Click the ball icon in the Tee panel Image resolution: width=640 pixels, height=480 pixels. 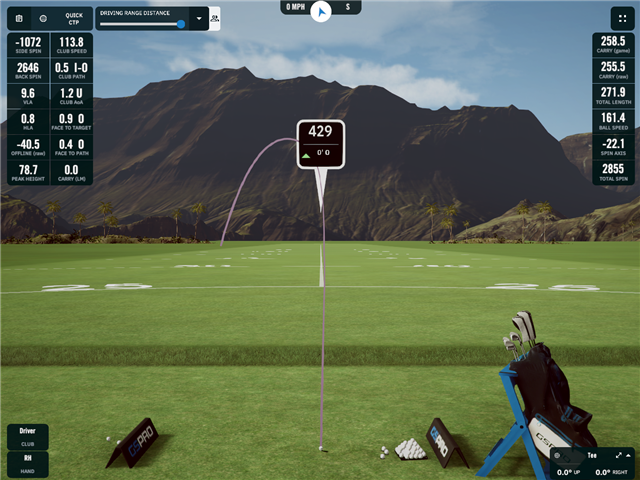point(558,456)
